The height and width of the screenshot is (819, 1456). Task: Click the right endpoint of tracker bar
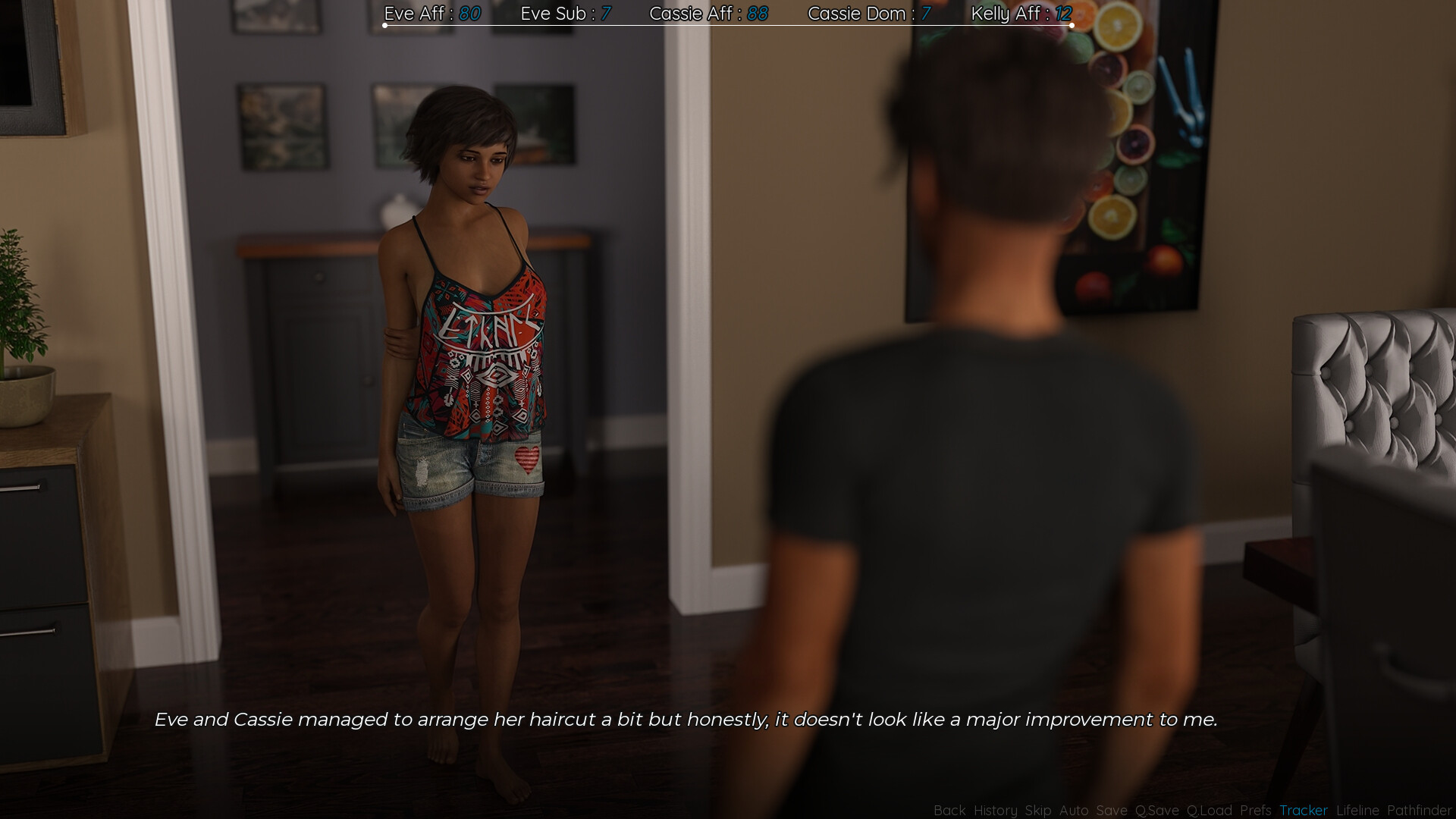1072,25
